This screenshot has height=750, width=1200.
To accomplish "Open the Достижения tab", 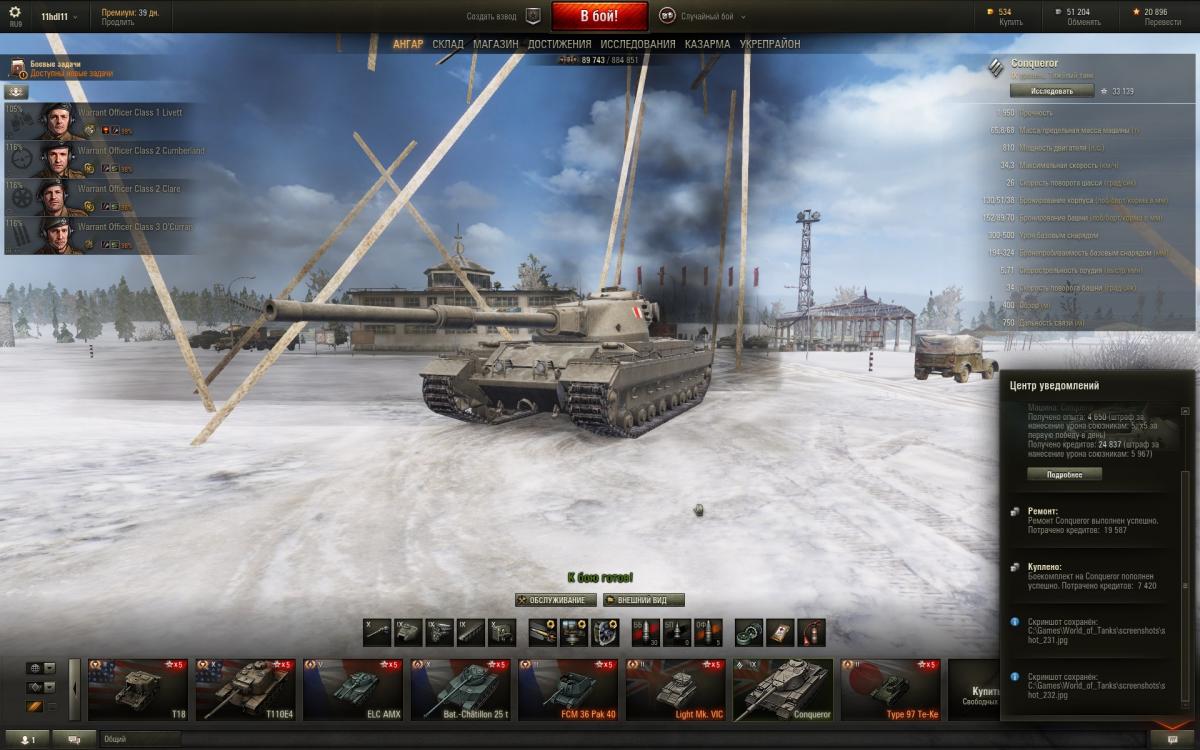I will point(559,44).
